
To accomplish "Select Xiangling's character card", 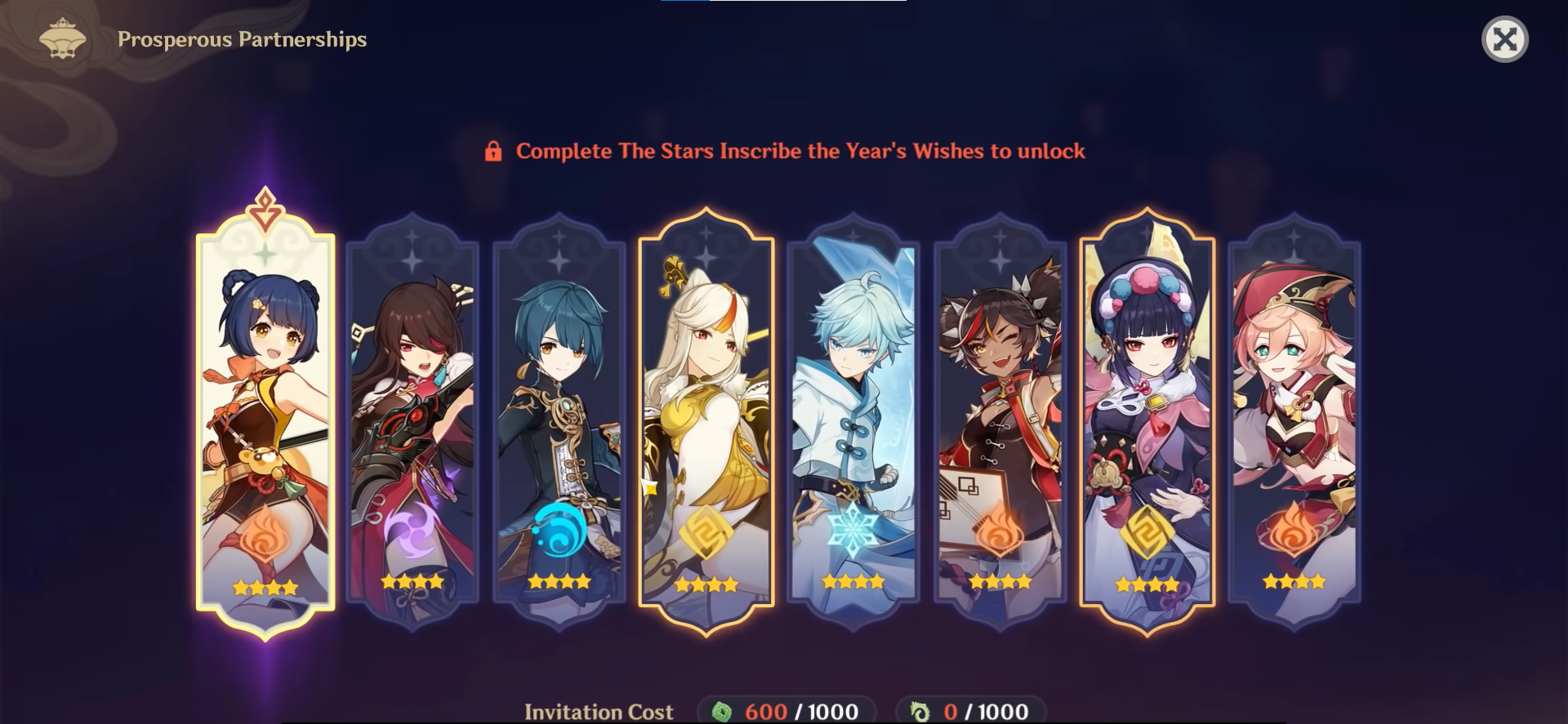I will (x=265, y=420).
